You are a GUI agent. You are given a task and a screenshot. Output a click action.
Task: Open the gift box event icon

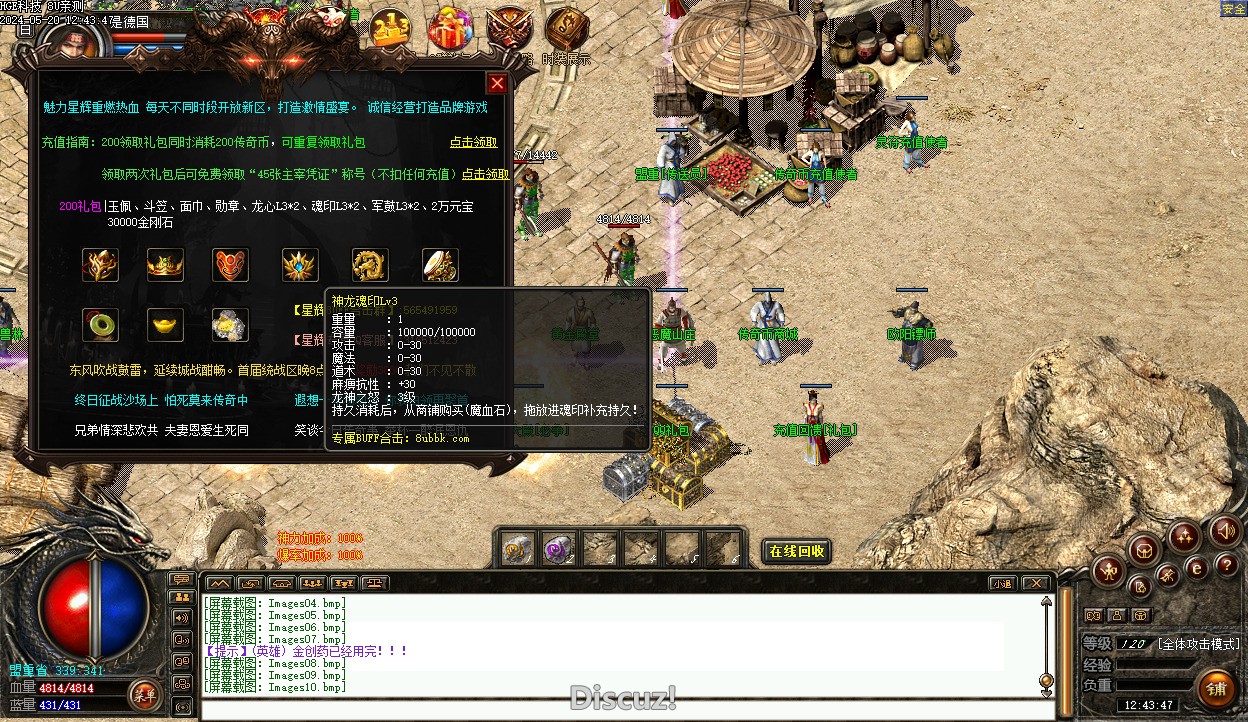coord(450,30)
